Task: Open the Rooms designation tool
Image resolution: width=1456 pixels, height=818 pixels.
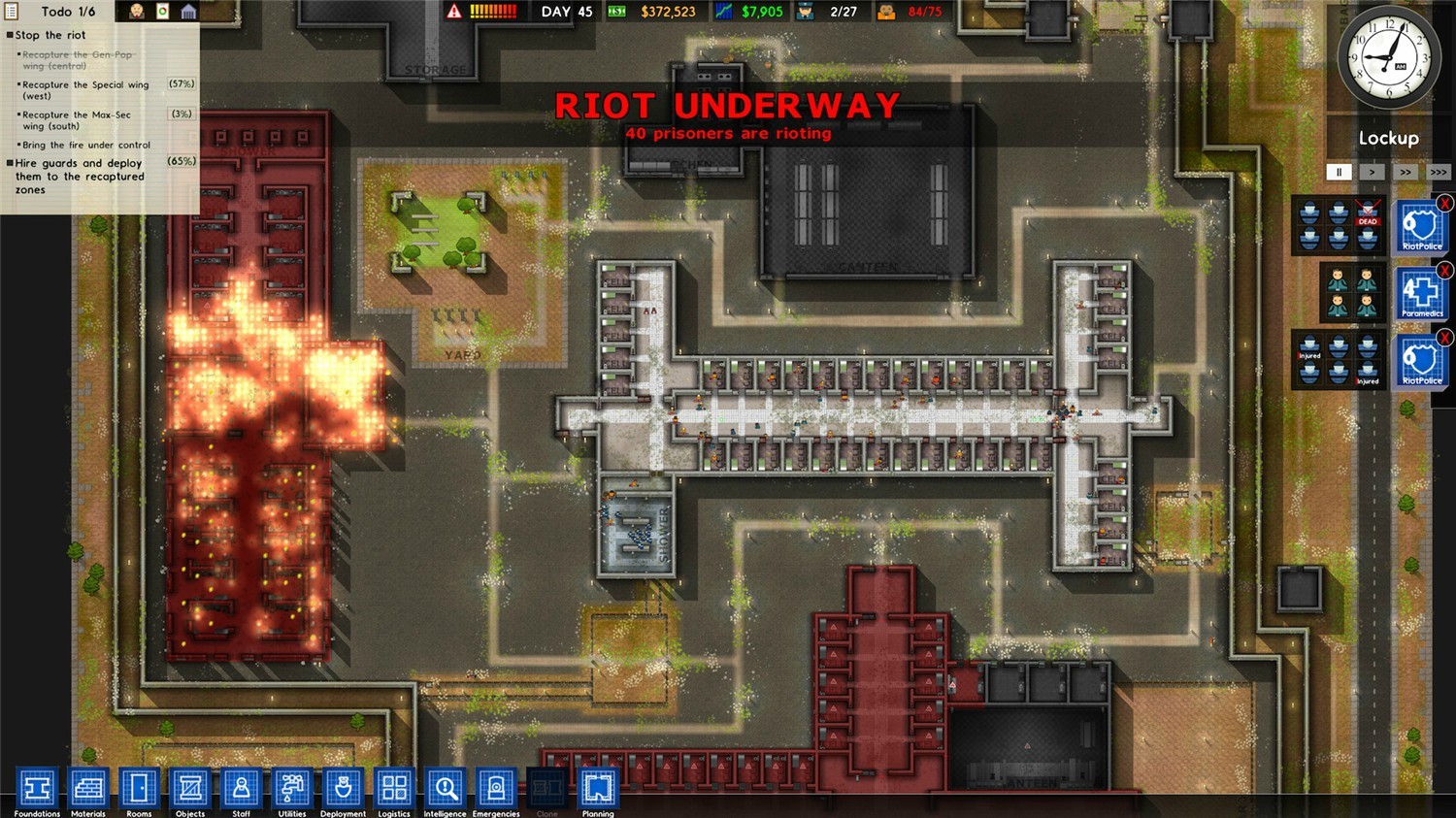Action: (139, 789)
